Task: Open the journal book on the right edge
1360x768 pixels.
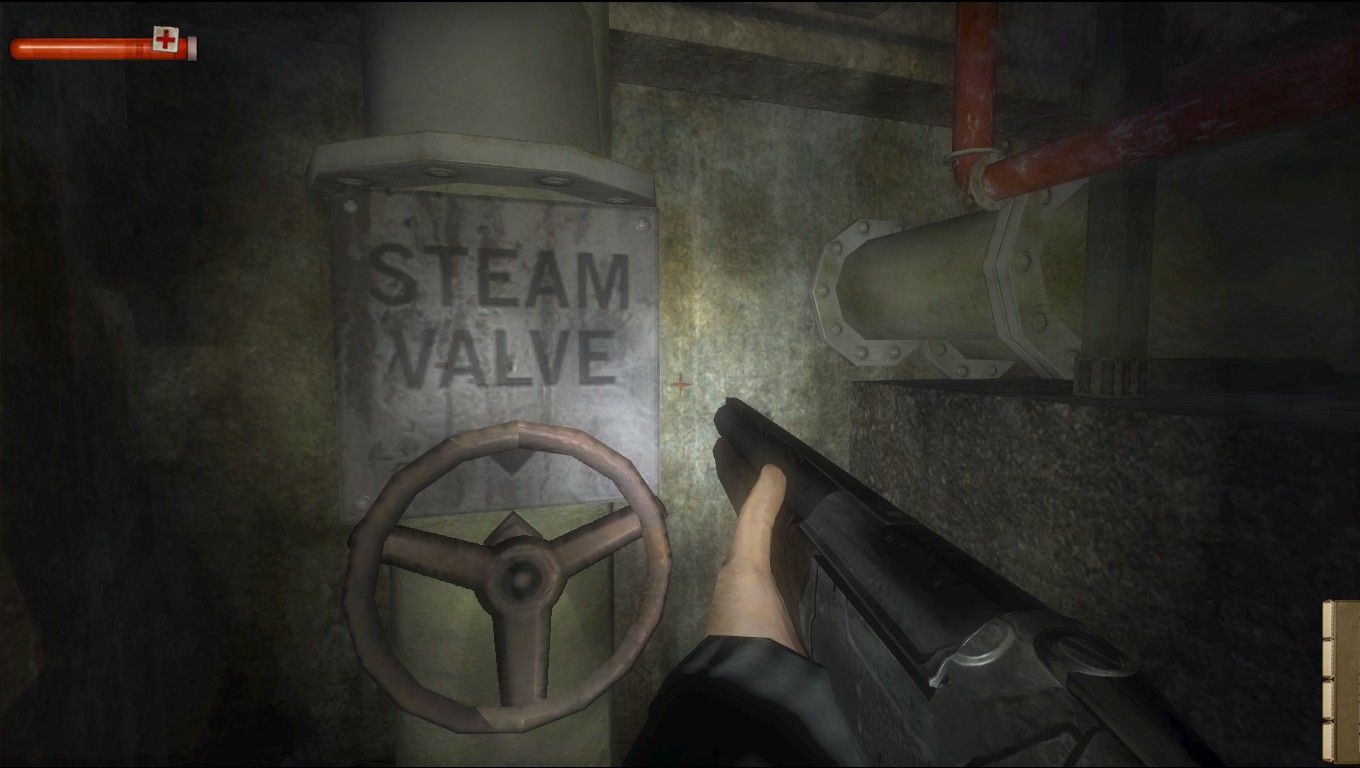Action: 1345,680
